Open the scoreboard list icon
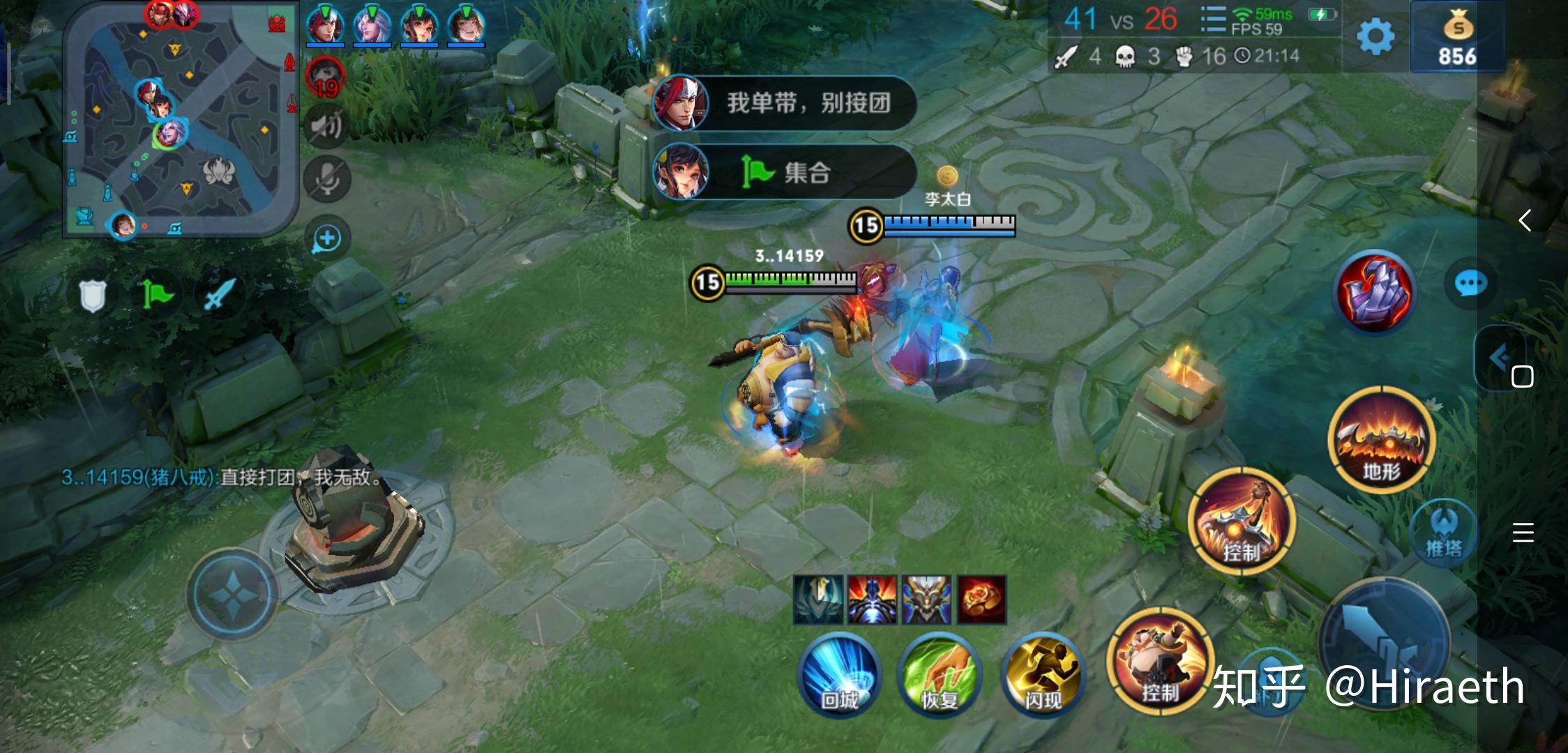This screenshot has height=753, width=1568. click(1213, 20)
